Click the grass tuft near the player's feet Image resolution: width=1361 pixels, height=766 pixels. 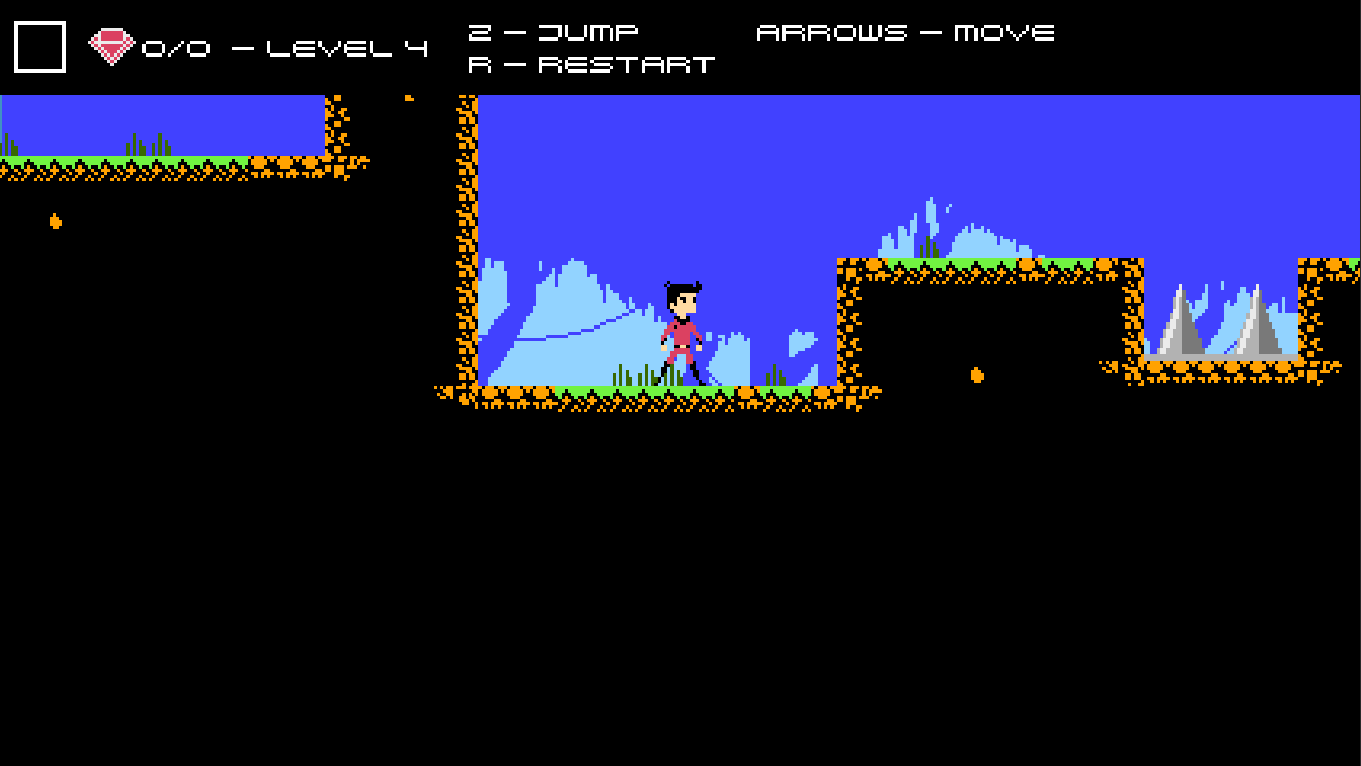[641, 372]
